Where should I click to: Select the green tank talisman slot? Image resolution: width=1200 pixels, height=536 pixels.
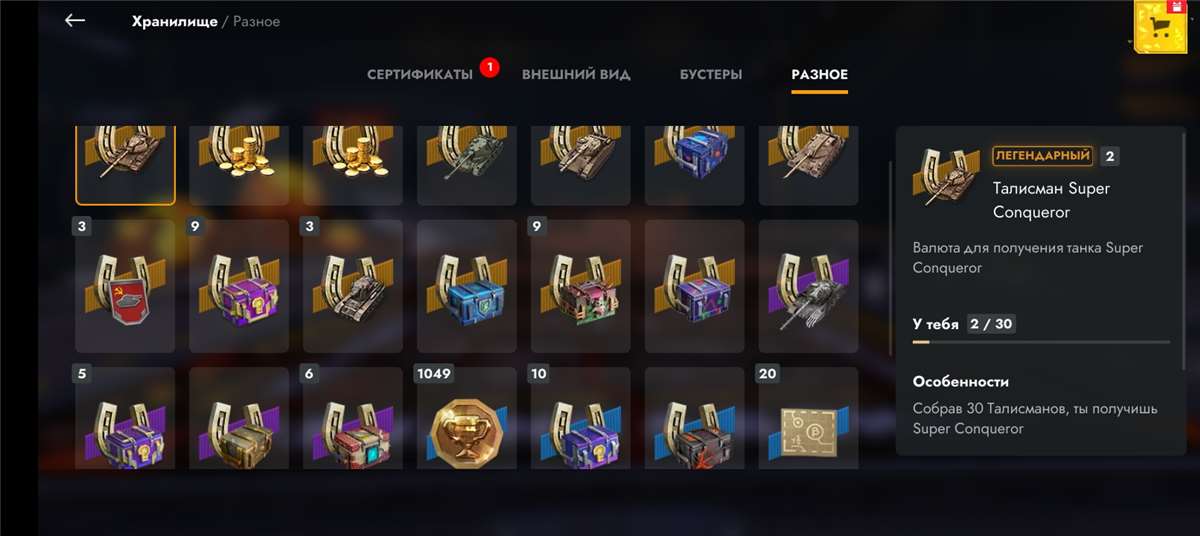pos(467,164)
